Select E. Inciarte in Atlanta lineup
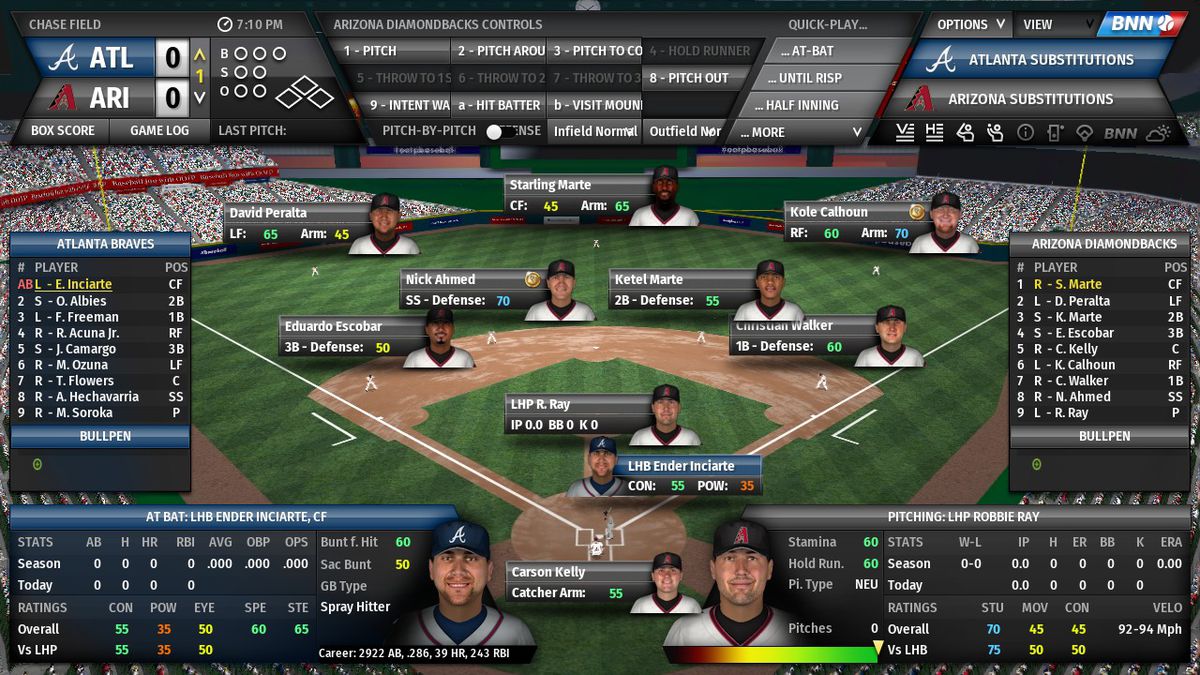1200x675 pixels. coord(78,285)
